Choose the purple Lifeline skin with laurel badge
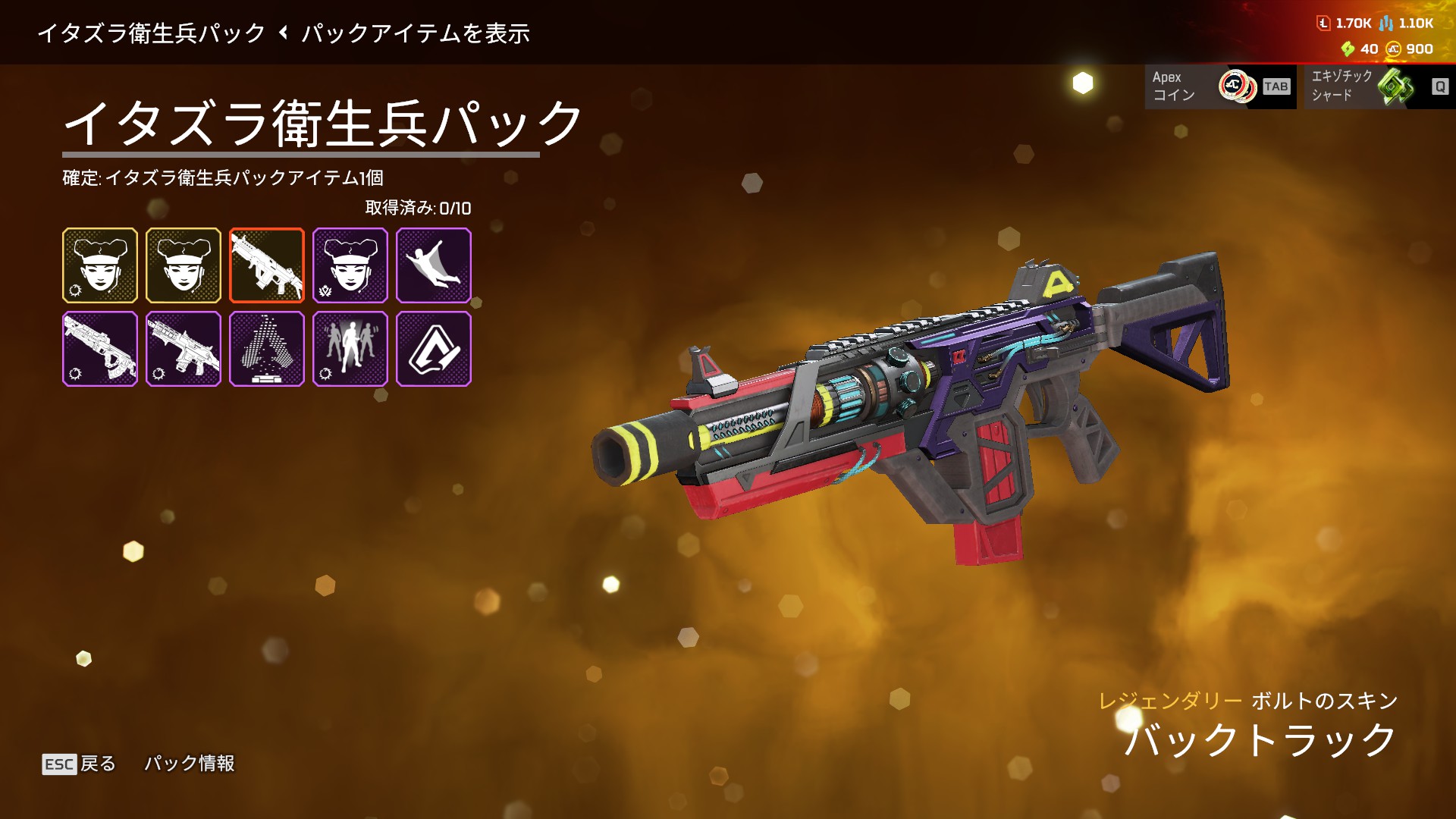1456x819 pixels. [350, 265]
